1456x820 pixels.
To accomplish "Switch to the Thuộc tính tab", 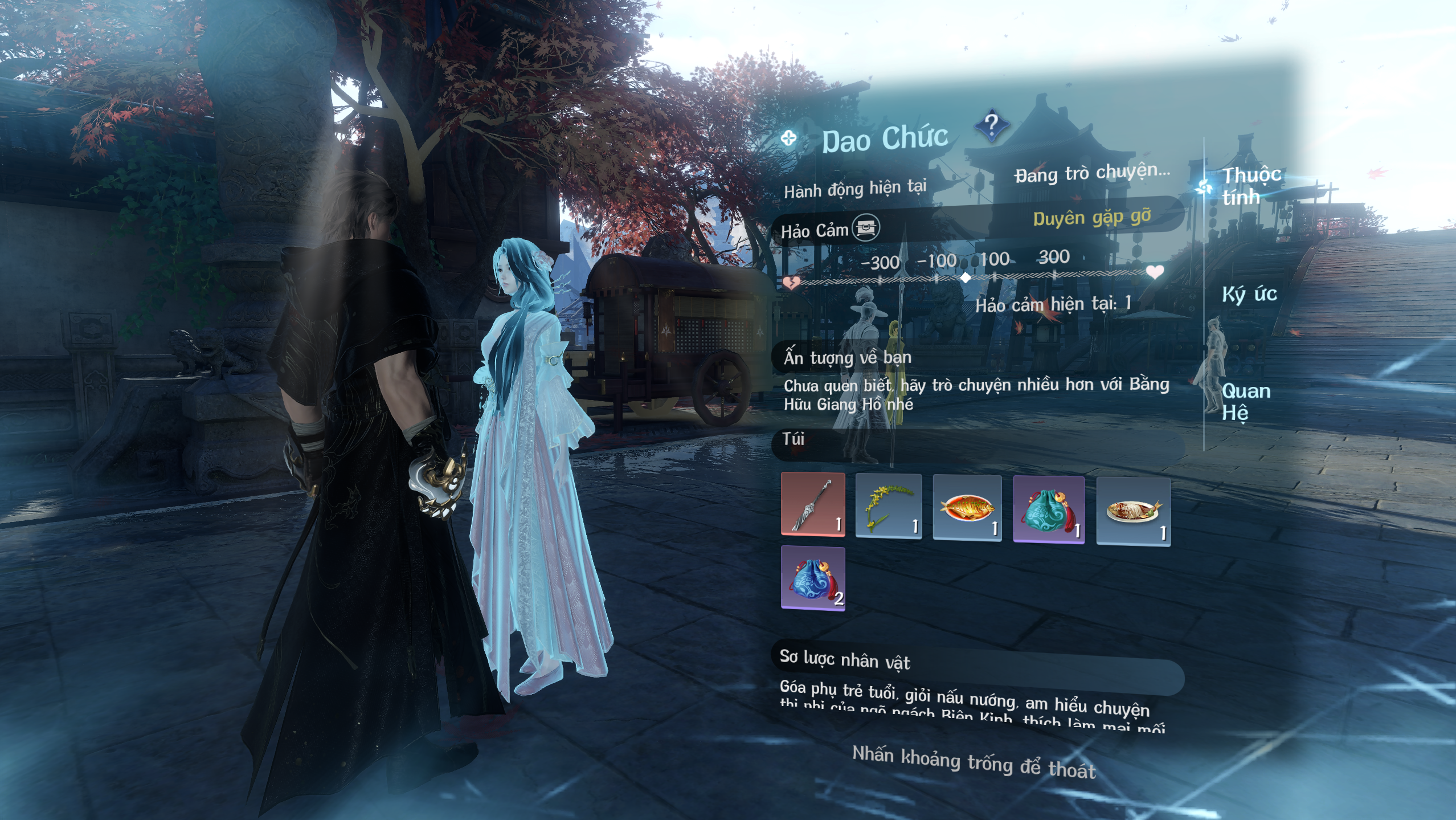I will coord(1251,186).
